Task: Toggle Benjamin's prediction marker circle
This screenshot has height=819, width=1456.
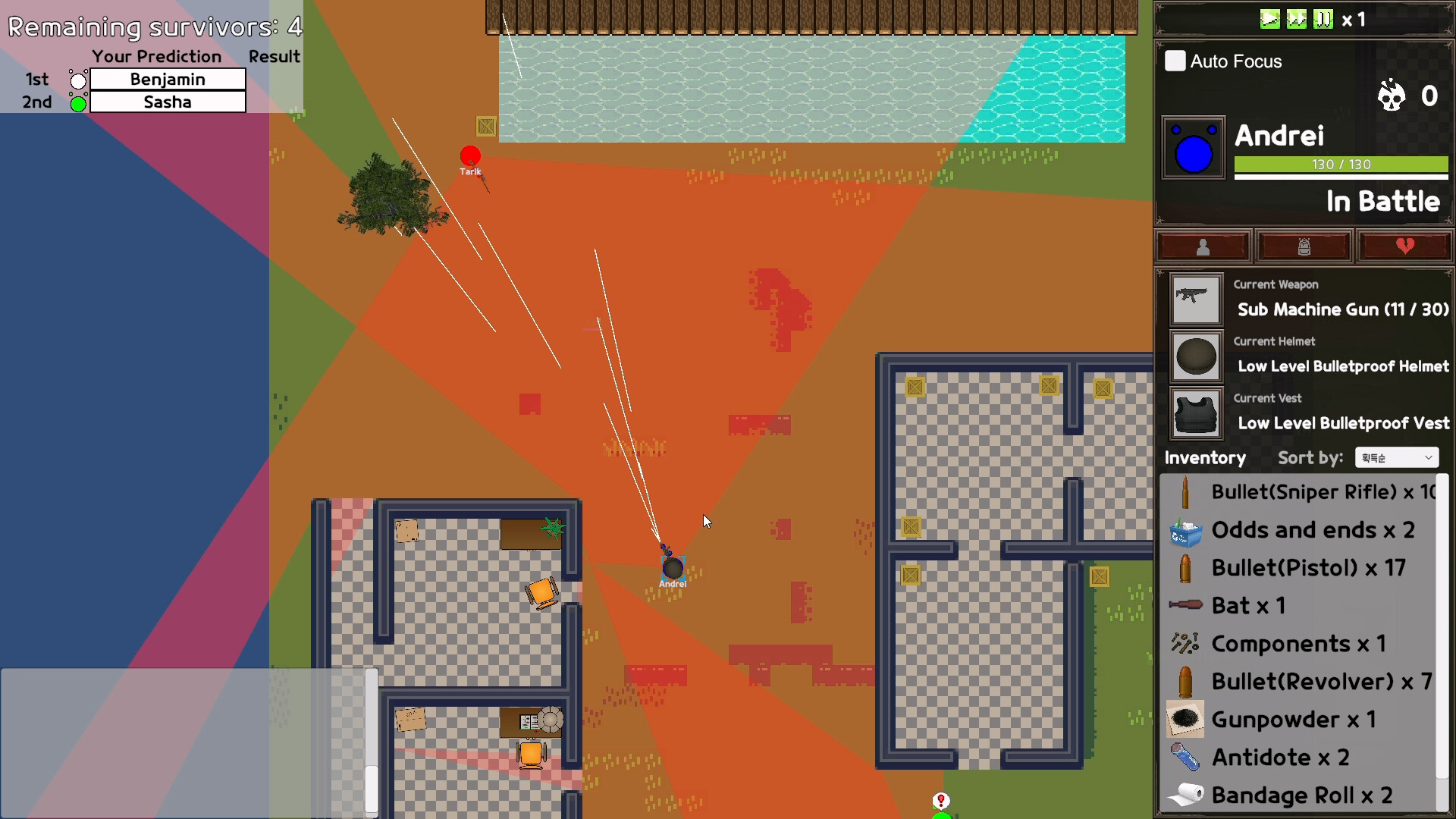Action: (77, 79)
